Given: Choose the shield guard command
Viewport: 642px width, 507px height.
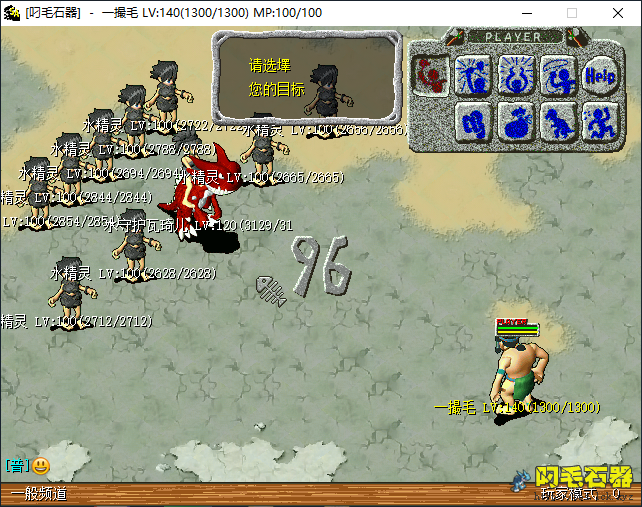Looking at the screenshot, I should (472, 121).
